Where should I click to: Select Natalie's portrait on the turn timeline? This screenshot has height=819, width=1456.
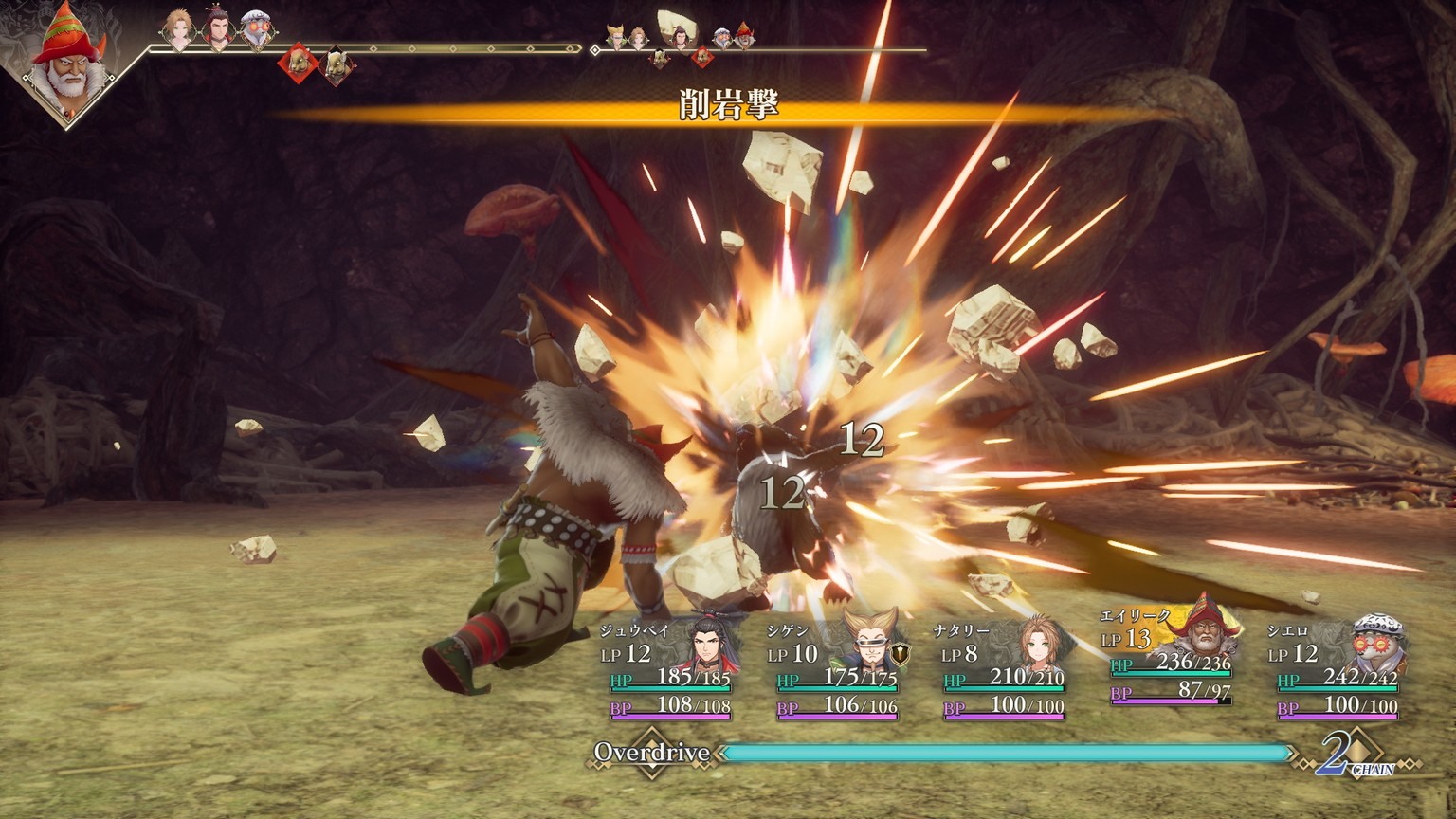[x=178, y=28]
